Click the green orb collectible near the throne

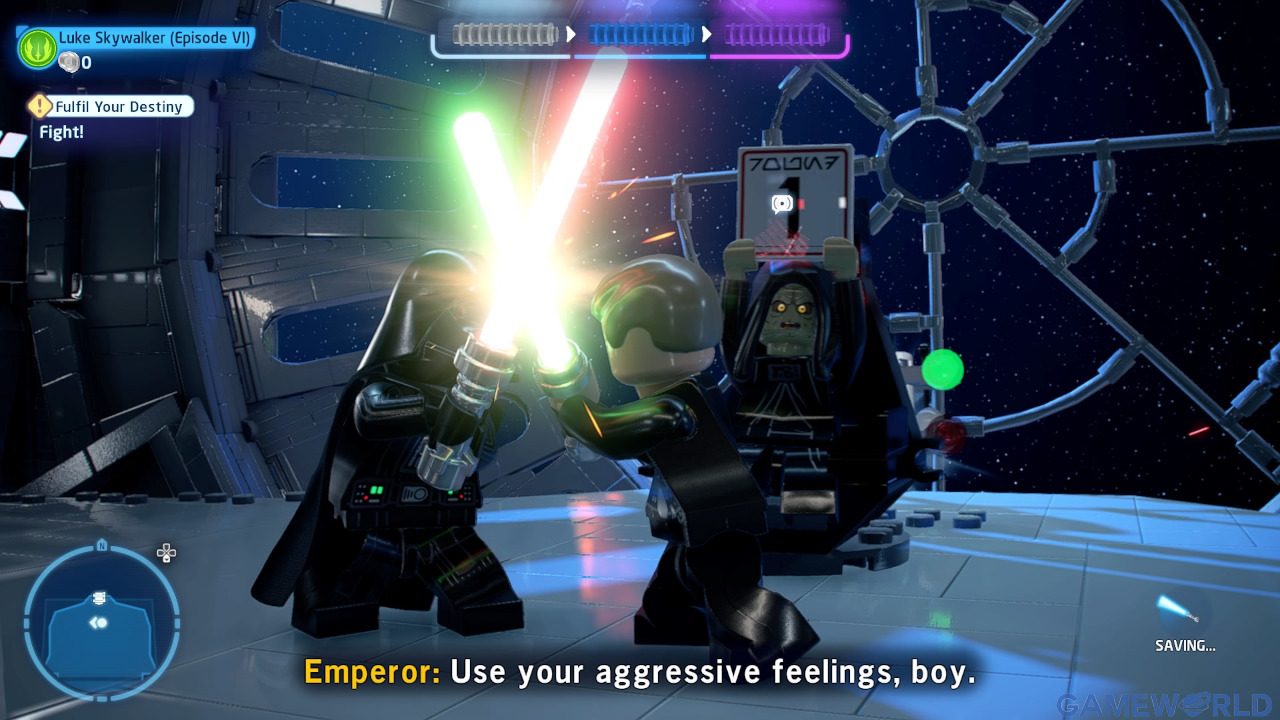pyautogui.click(x=944, y=368)
